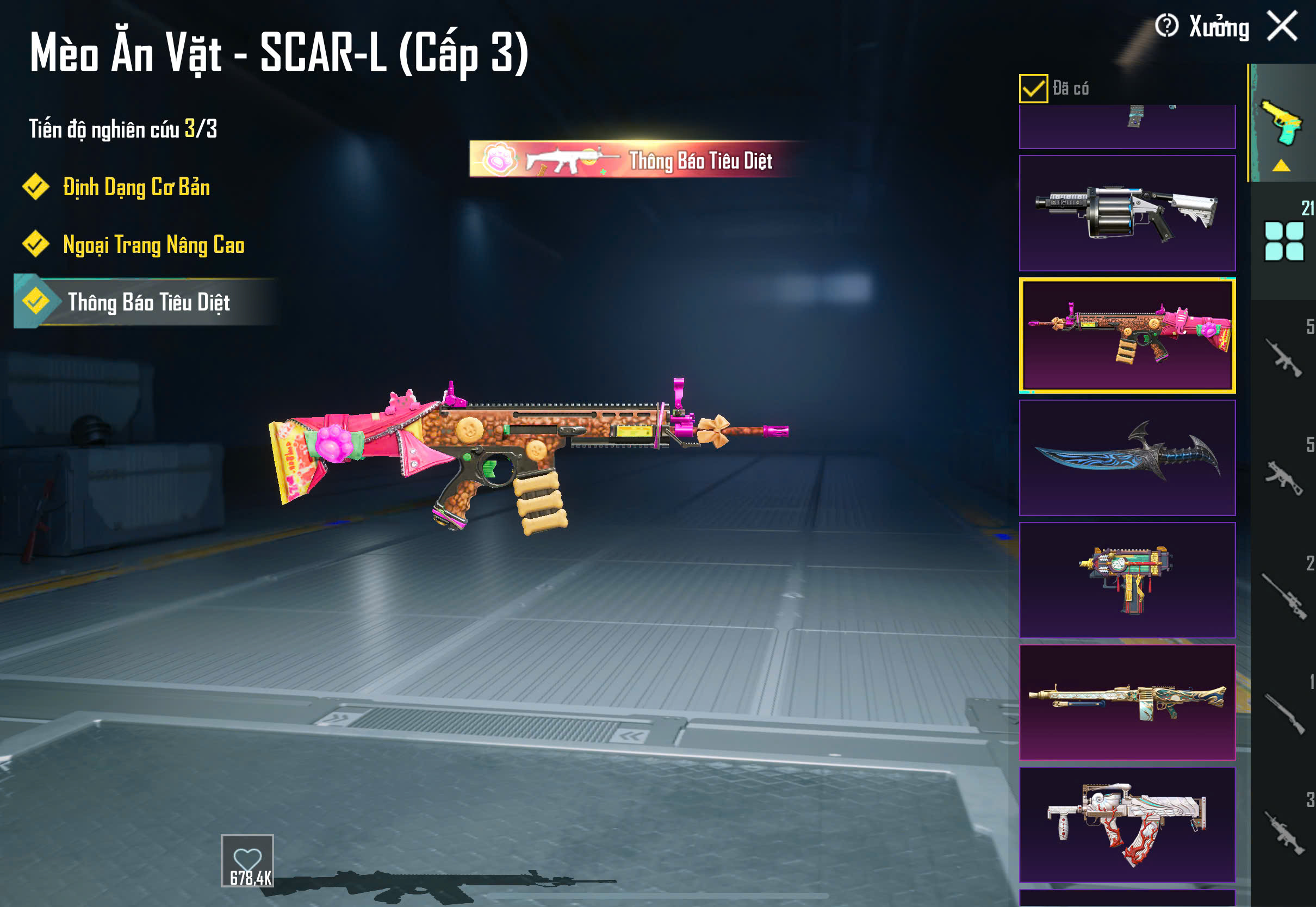
Task: Select the pink cat SCAR-L skin thumbnail
Action: point(1127,336)
